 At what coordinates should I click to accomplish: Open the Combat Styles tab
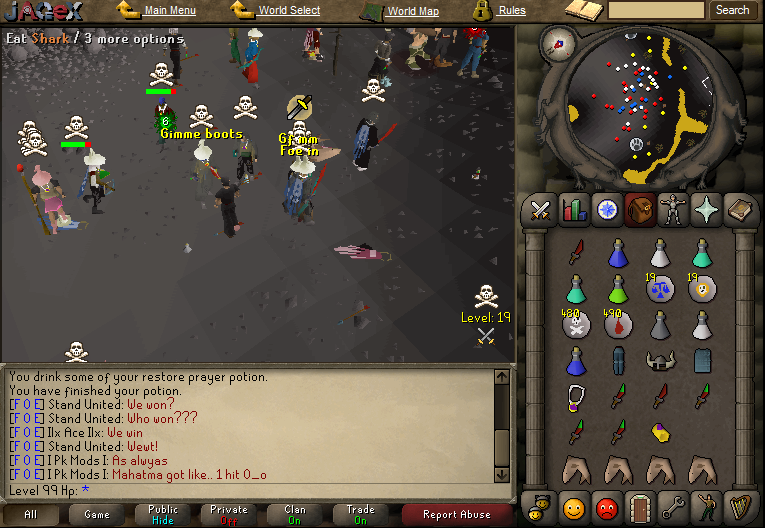point(542,209)
